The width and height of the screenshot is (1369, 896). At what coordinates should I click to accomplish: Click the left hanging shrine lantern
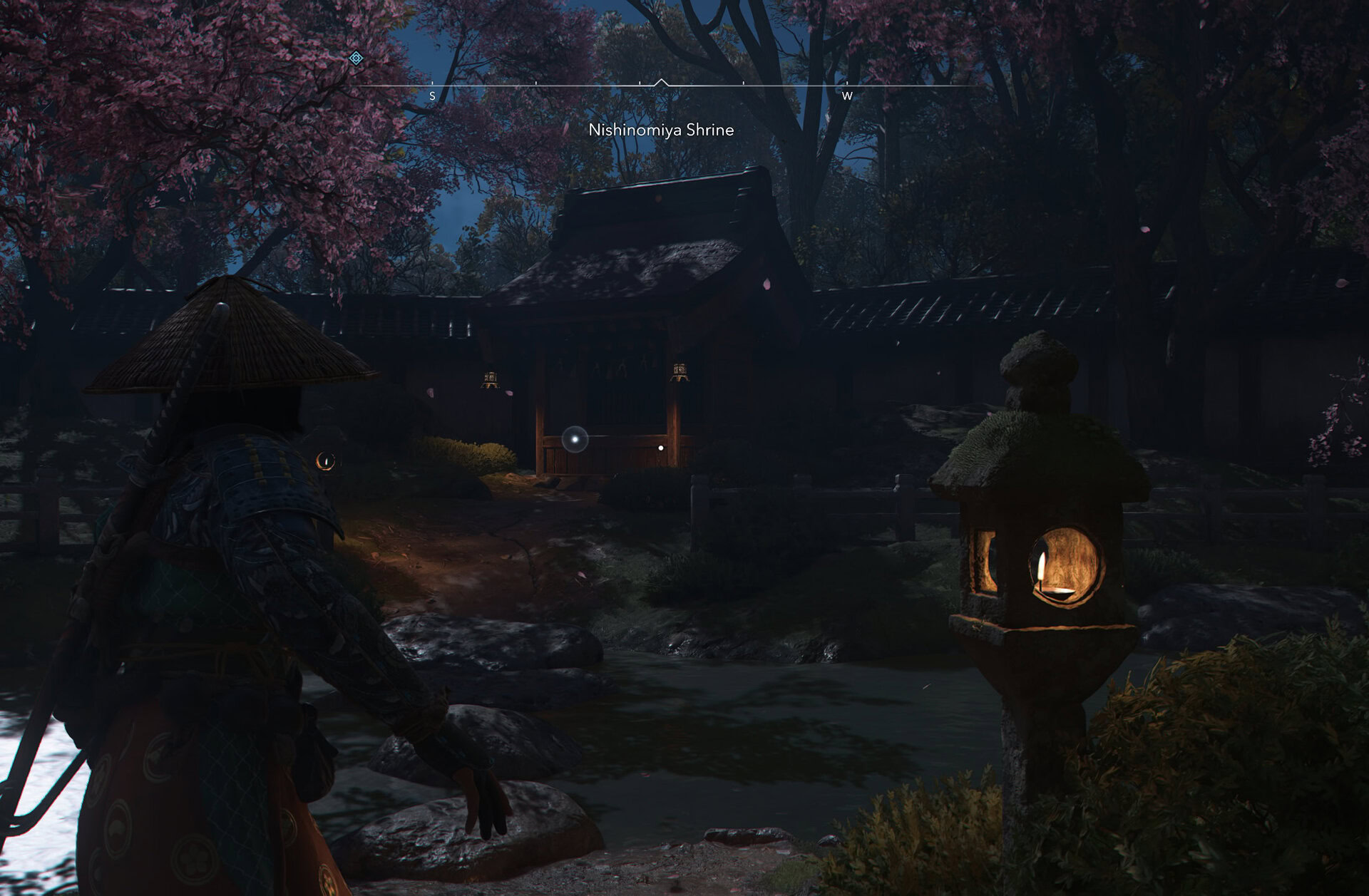(492, 378)
